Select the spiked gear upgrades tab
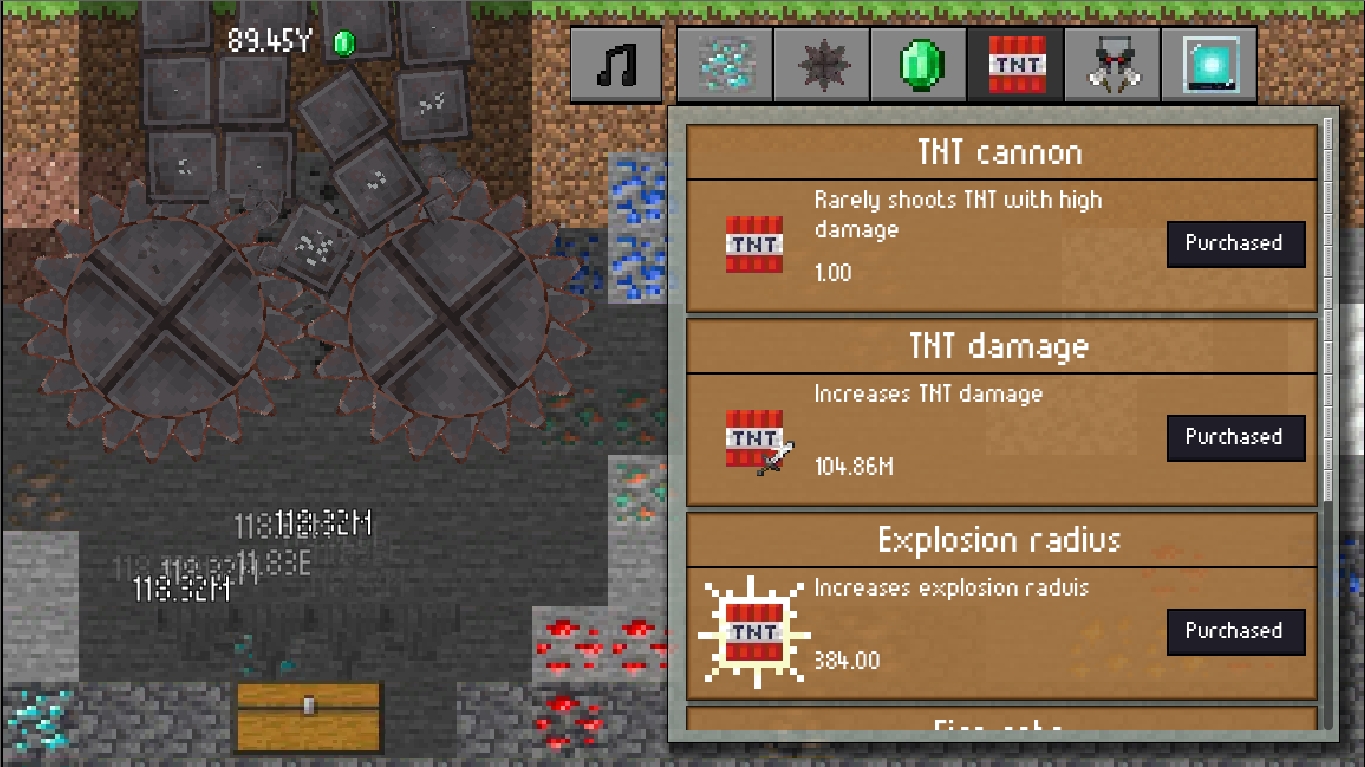This screenshot has width=1365, height=767. tap(821, 63)
